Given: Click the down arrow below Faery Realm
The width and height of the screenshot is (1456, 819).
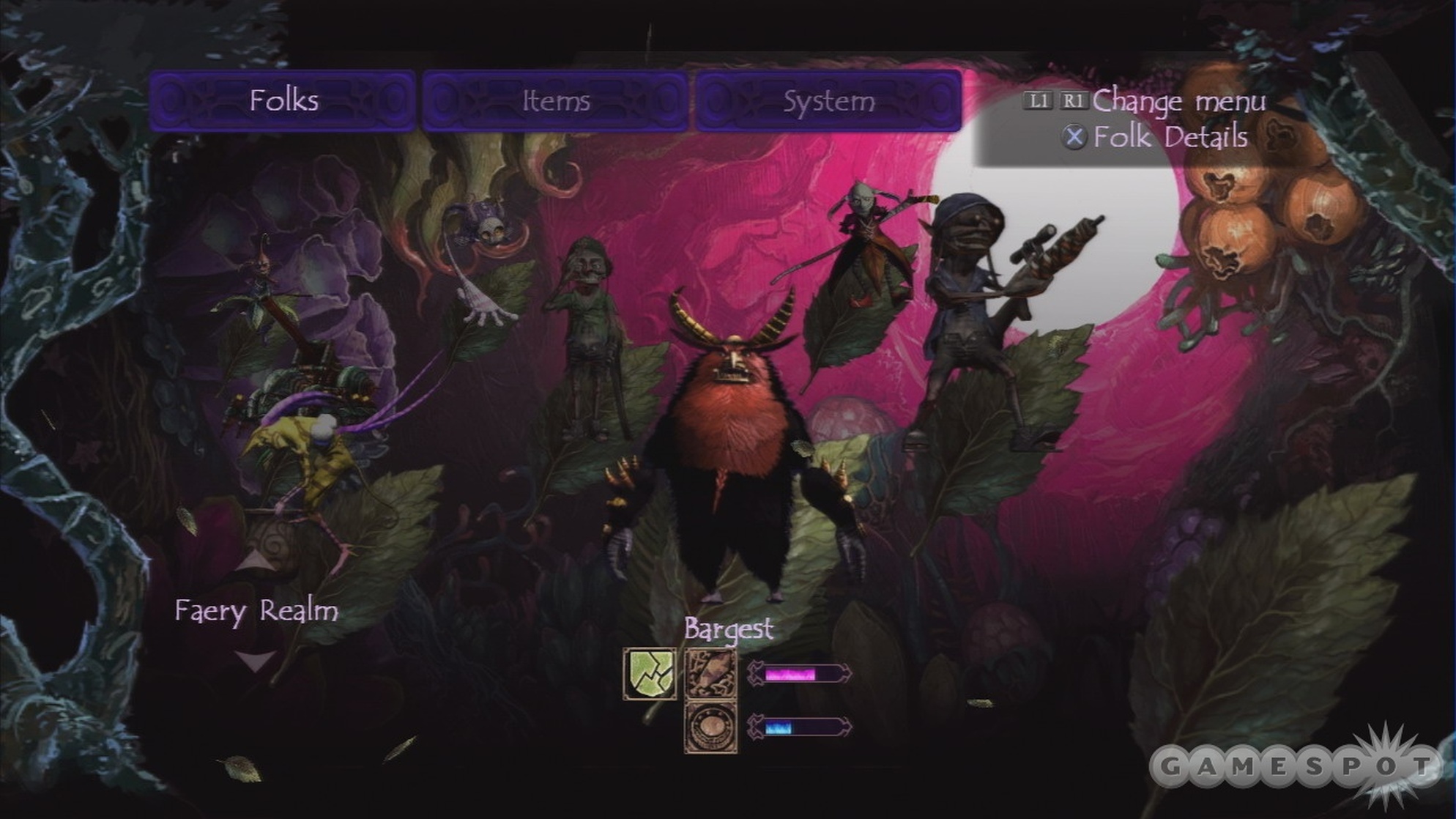Looking at the screenshot, I should coord(256,659).
